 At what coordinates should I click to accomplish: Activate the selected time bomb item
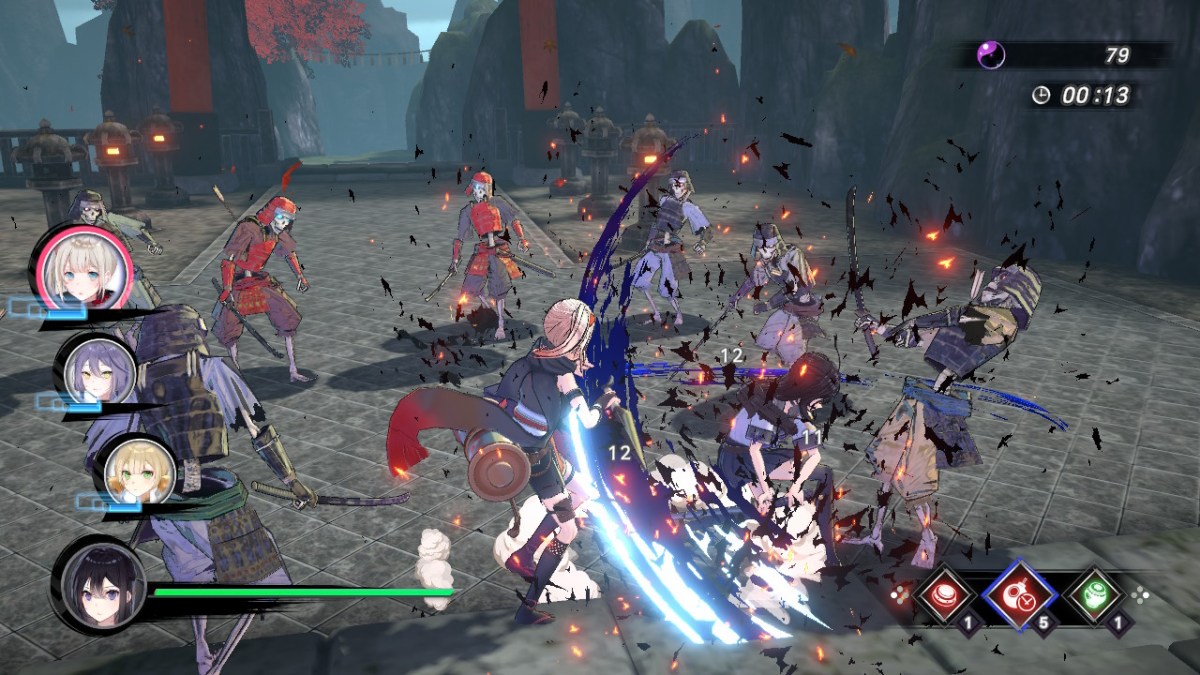pos(1017,594)
